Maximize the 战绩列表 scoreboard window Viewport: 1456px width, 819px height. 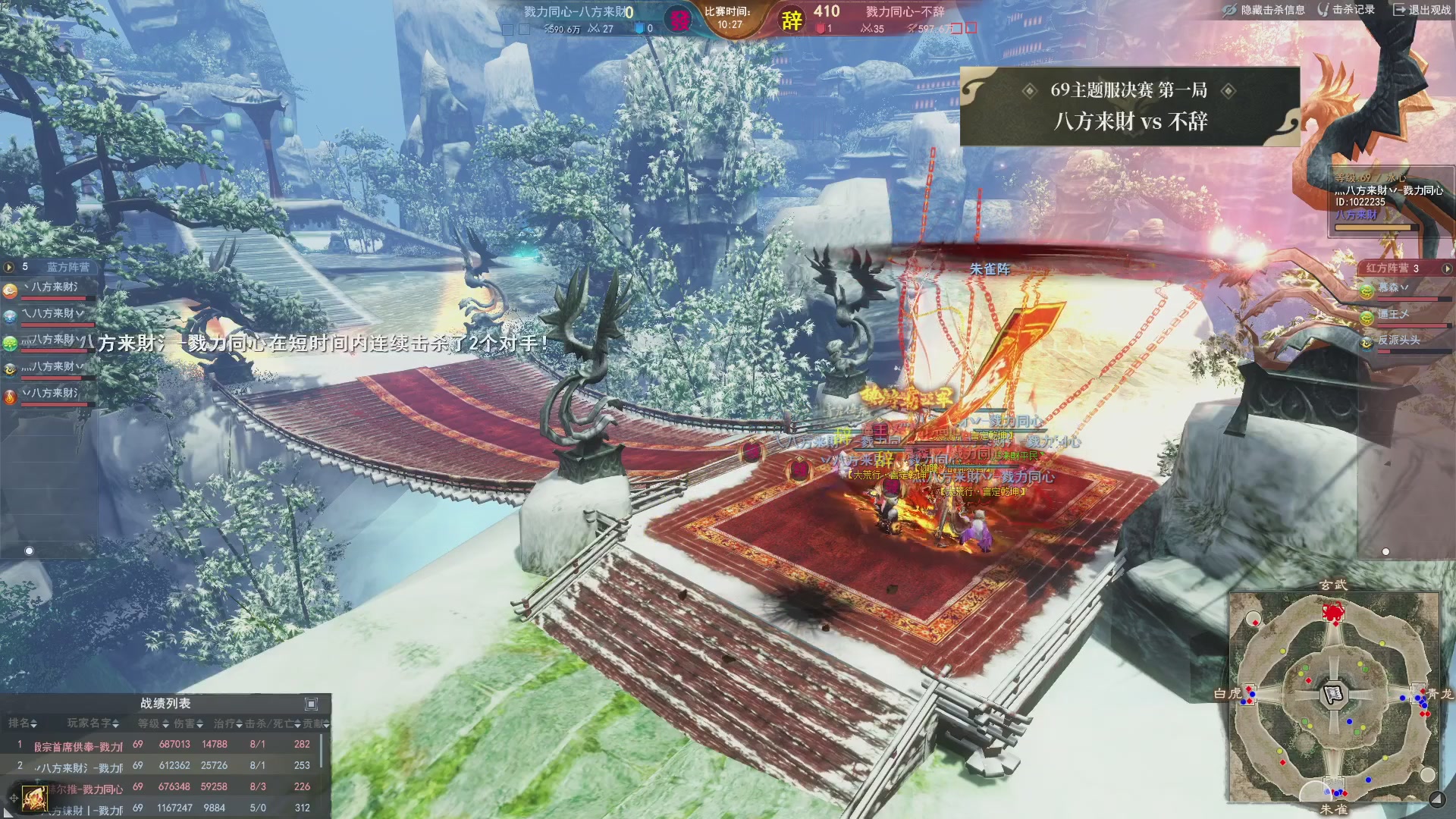[x=311, y=704]
